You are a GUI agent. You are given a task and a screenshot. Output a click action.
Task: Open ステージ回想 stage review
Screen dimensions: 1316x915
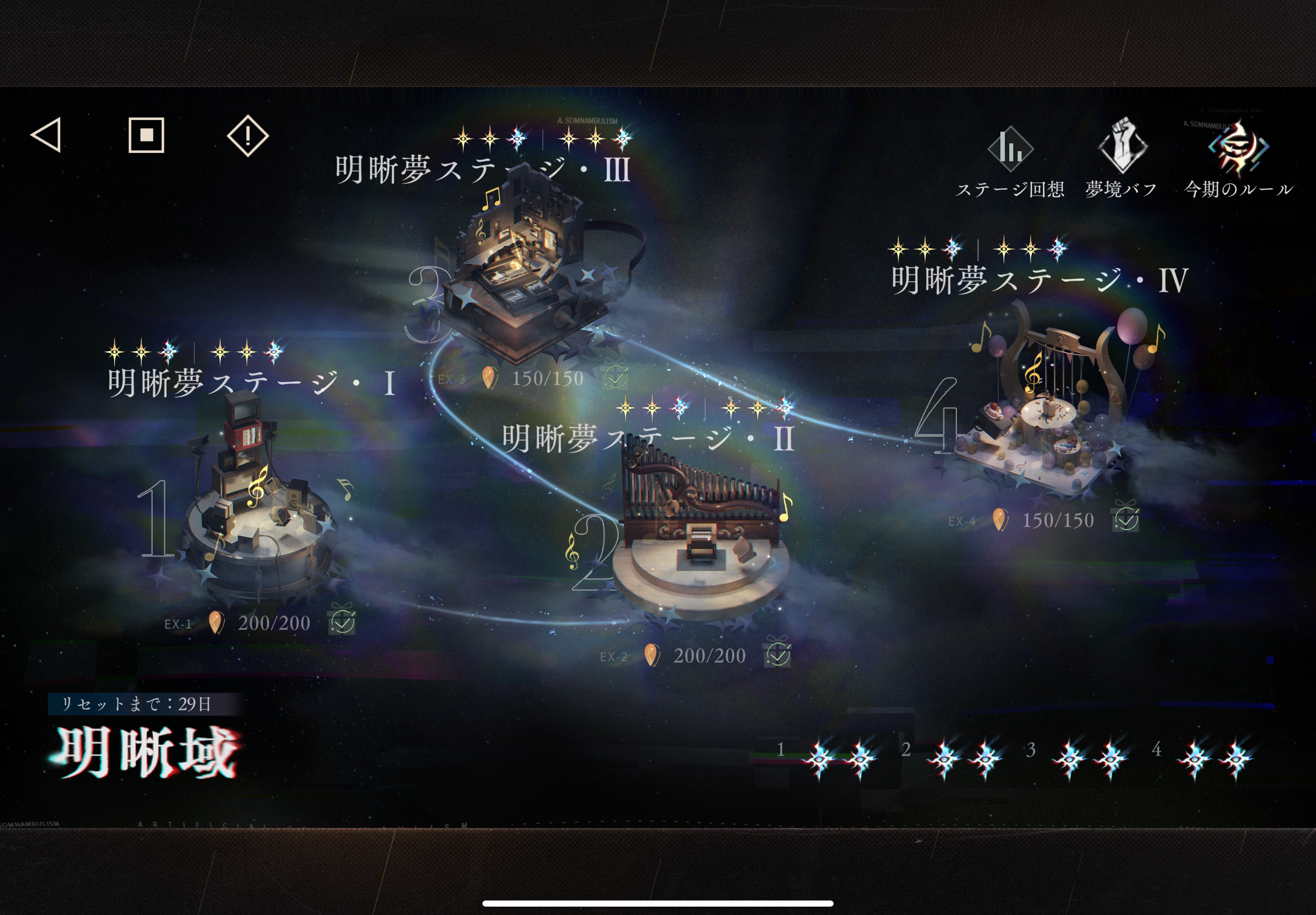1010,161
